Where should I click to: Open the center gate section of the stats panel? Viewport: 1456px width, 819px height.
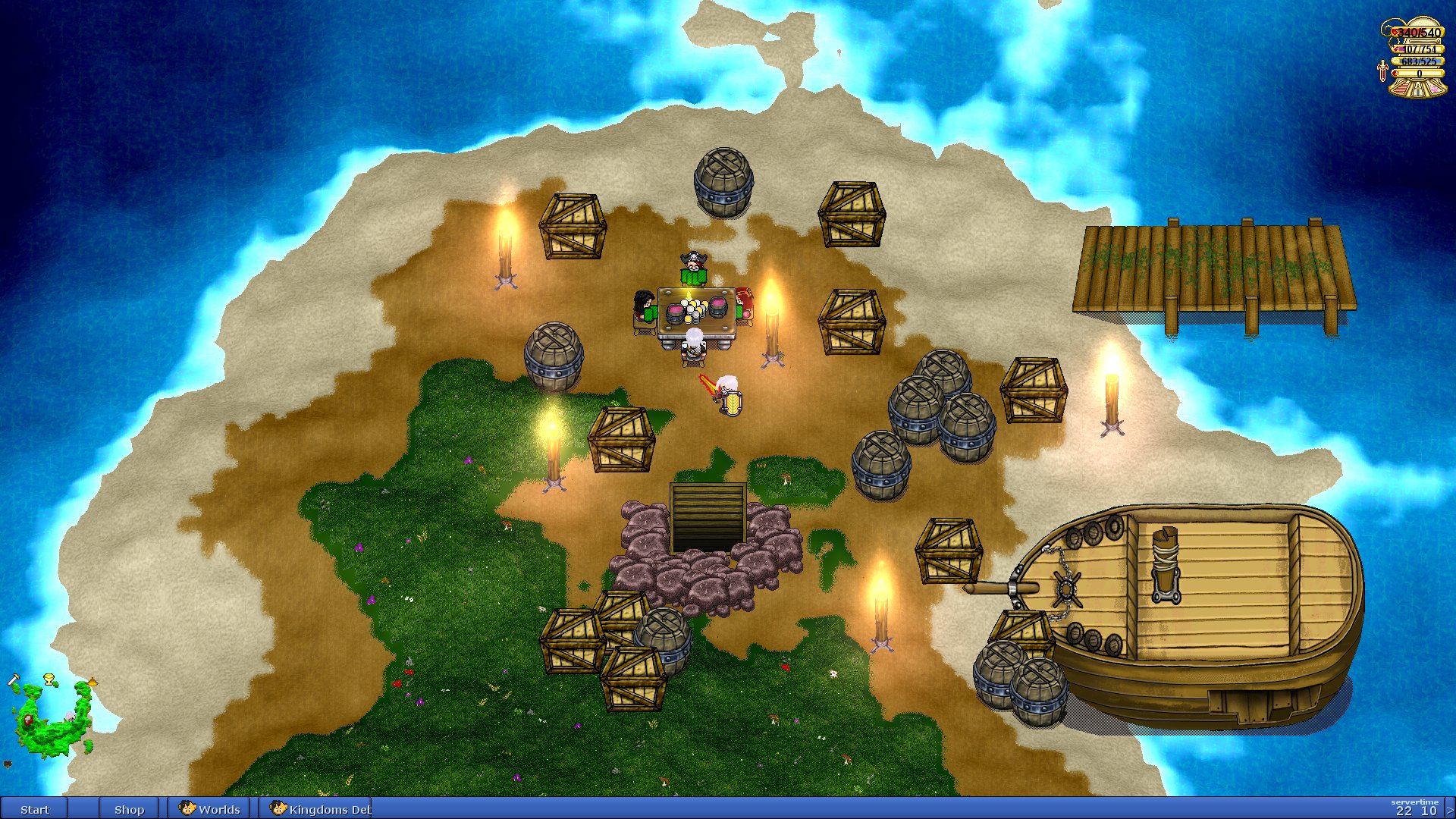click(x=1418, y=89)
